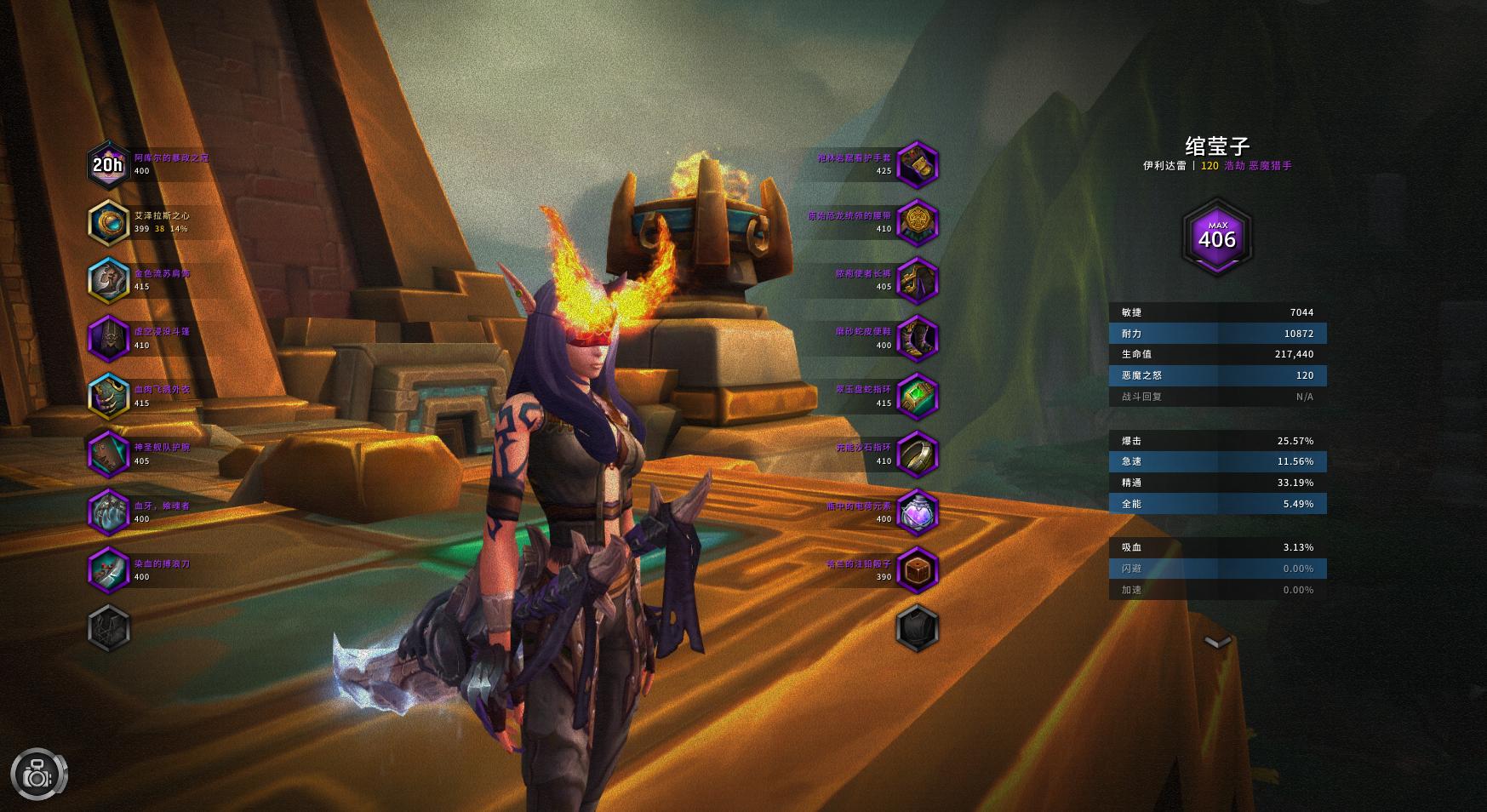
Task: Open the 艾泽拉斯之心 necklace slot
Action: pos(108,222)
